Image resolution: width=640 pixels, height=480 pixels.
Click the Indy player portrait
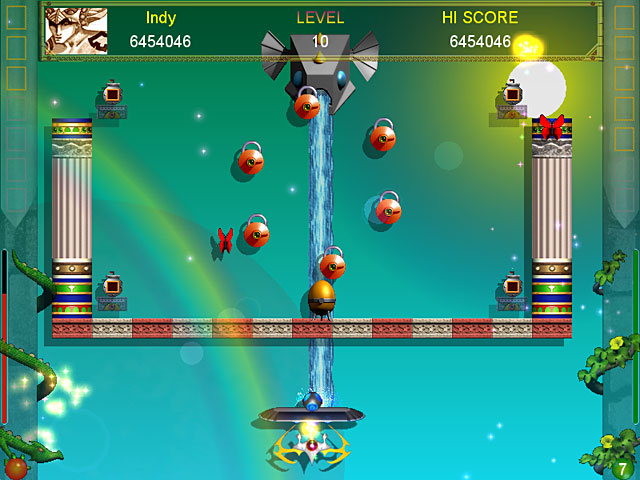point(77,31)
